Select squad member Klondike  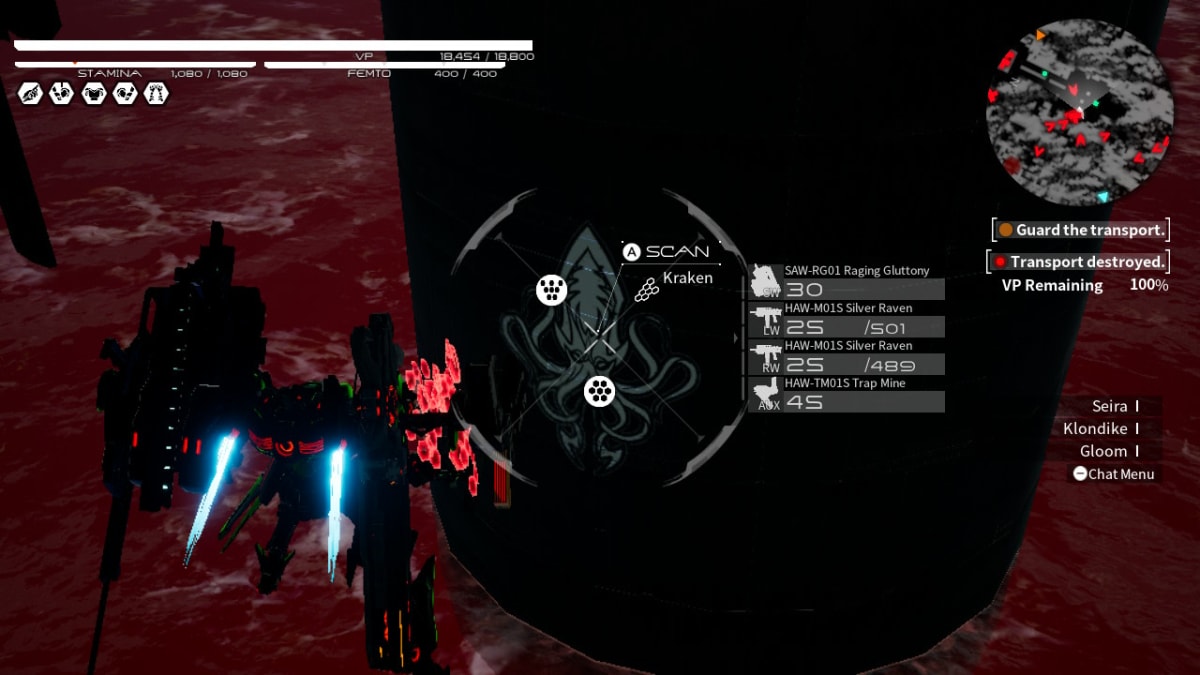(1096, 428)
